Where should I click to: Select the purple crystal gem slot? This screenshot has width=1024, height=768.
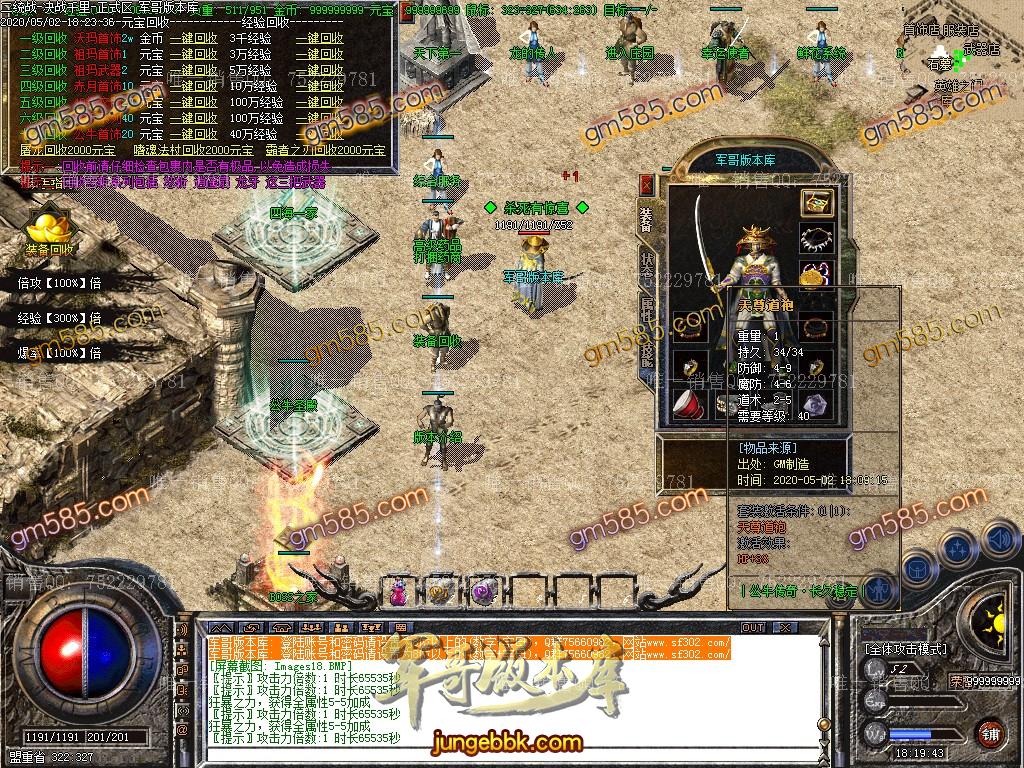(x=816, y=405)
